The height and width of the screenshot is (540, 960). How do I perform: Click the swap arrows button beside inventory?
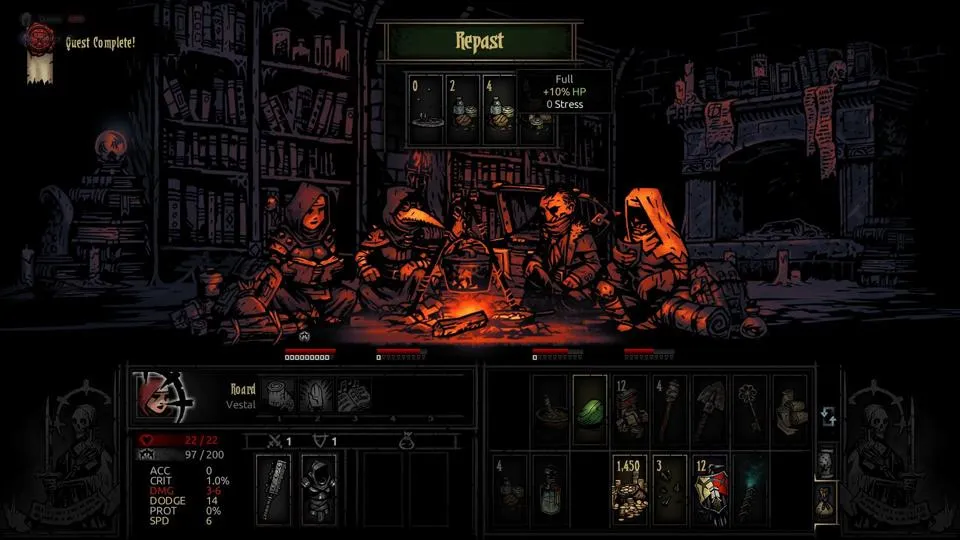click(x=826, y=414)
